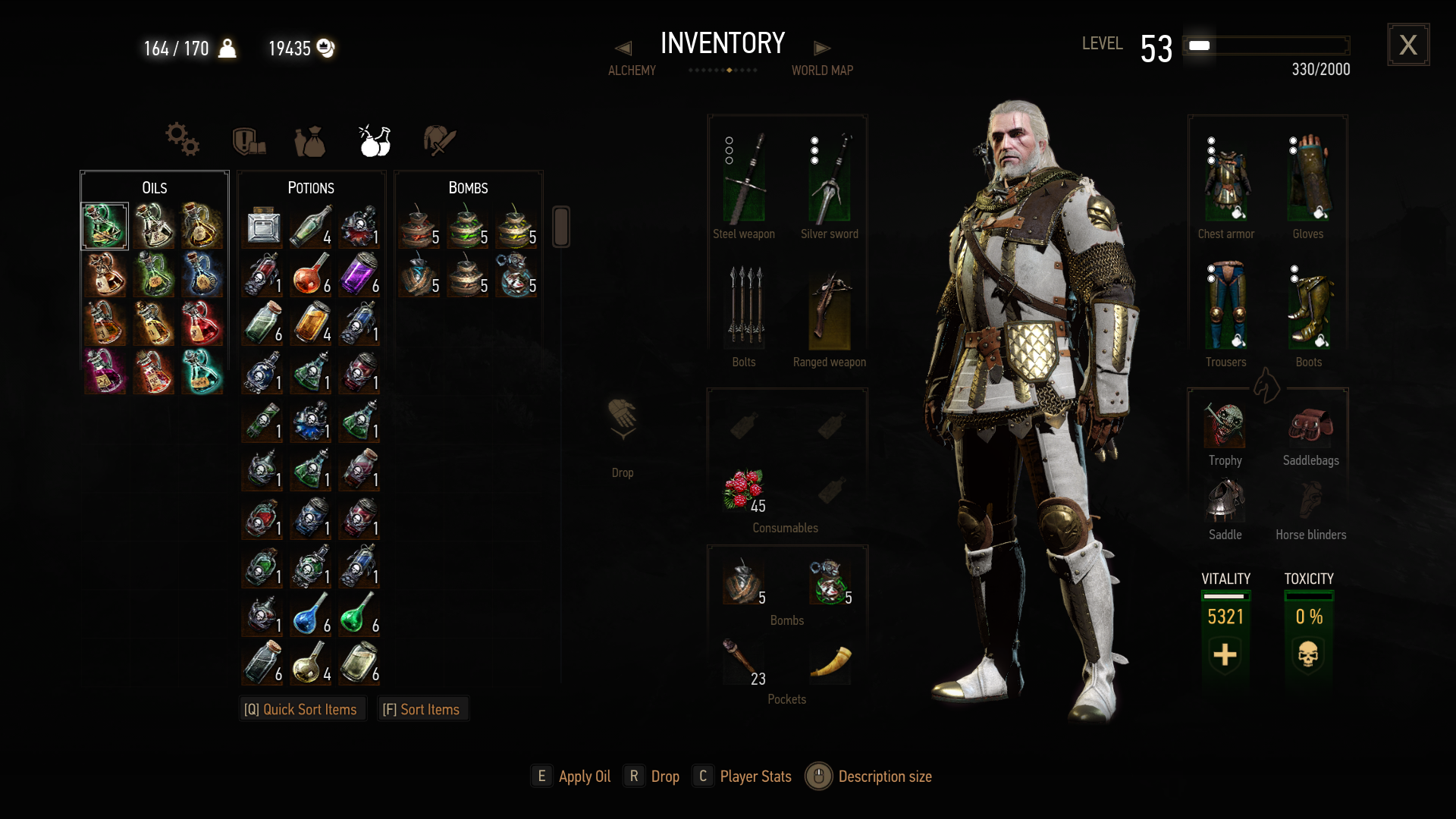Viewport: 1456px width, 819px height.
Task: Select the first green oil in Oils
Action: pyautogui.click(x=105, y=226)
